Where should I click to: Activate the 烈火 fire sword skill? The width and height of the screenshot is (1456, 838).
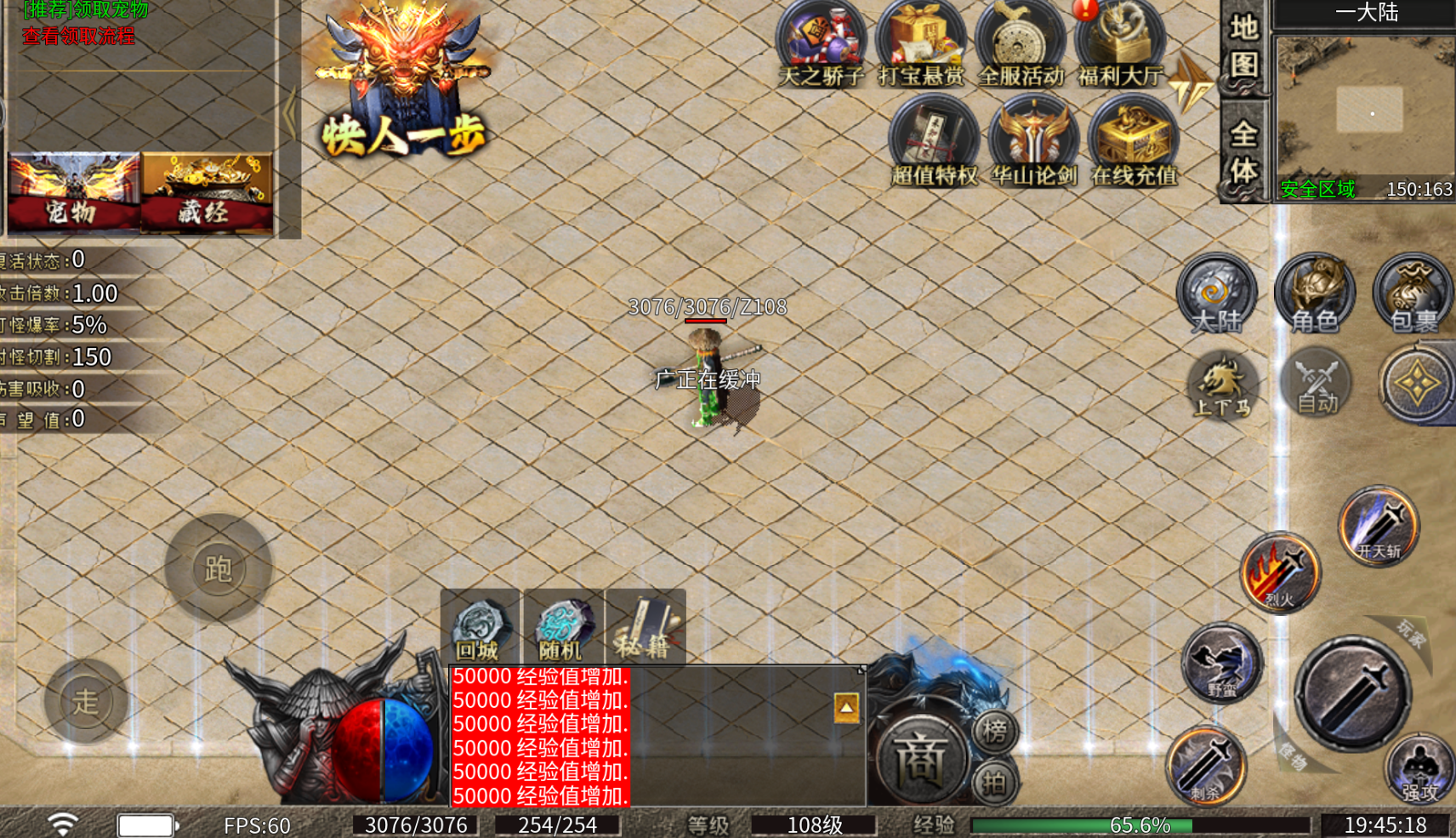coord(1279,572)
